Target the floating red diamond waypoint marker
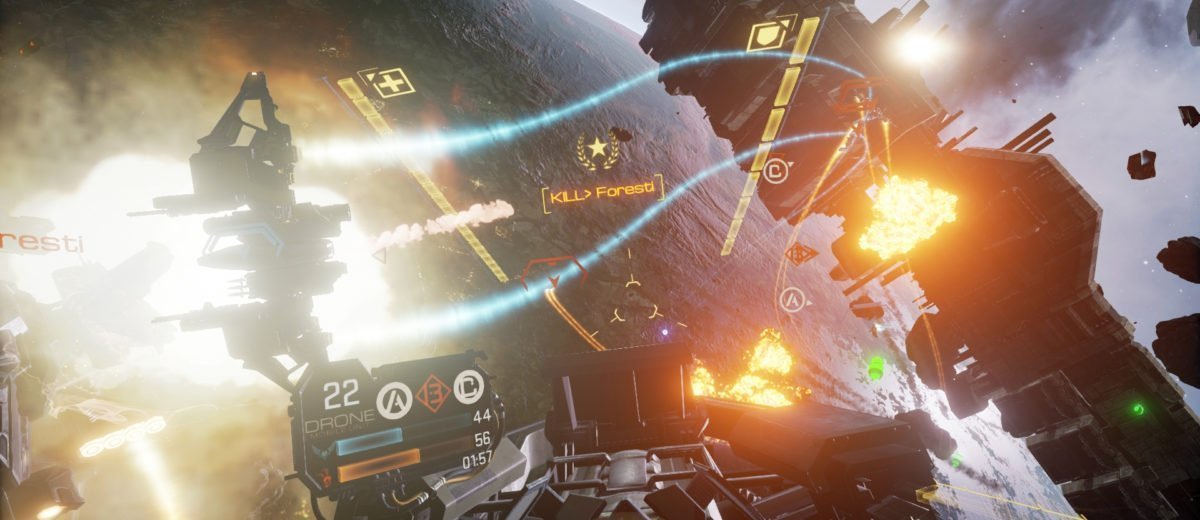 click(800, 253)
